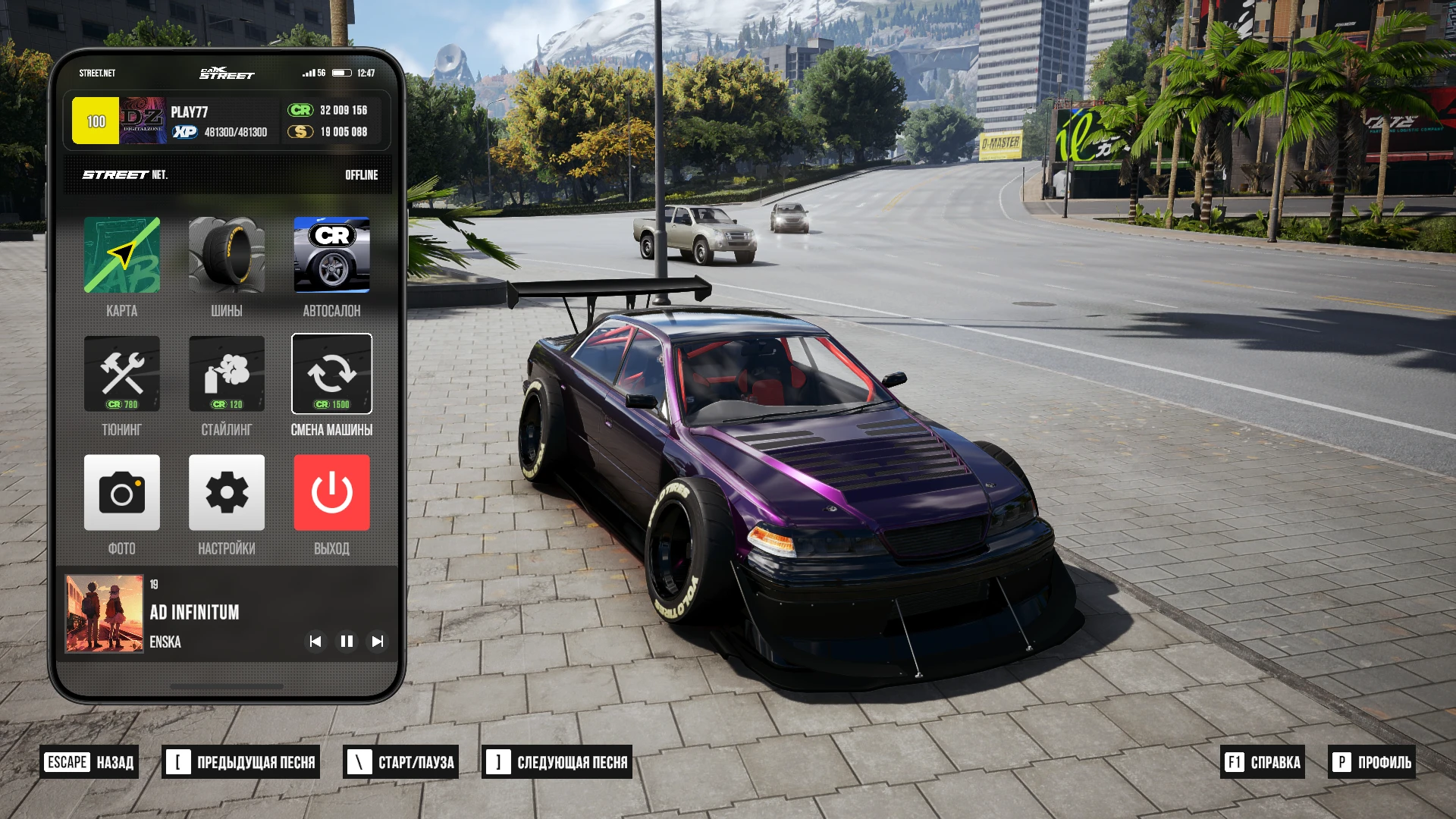Open Настройки settings gear
Image resolution: width=1456 pixels, height=819 pixels.
pyautogui.click(x=226, y=493)
